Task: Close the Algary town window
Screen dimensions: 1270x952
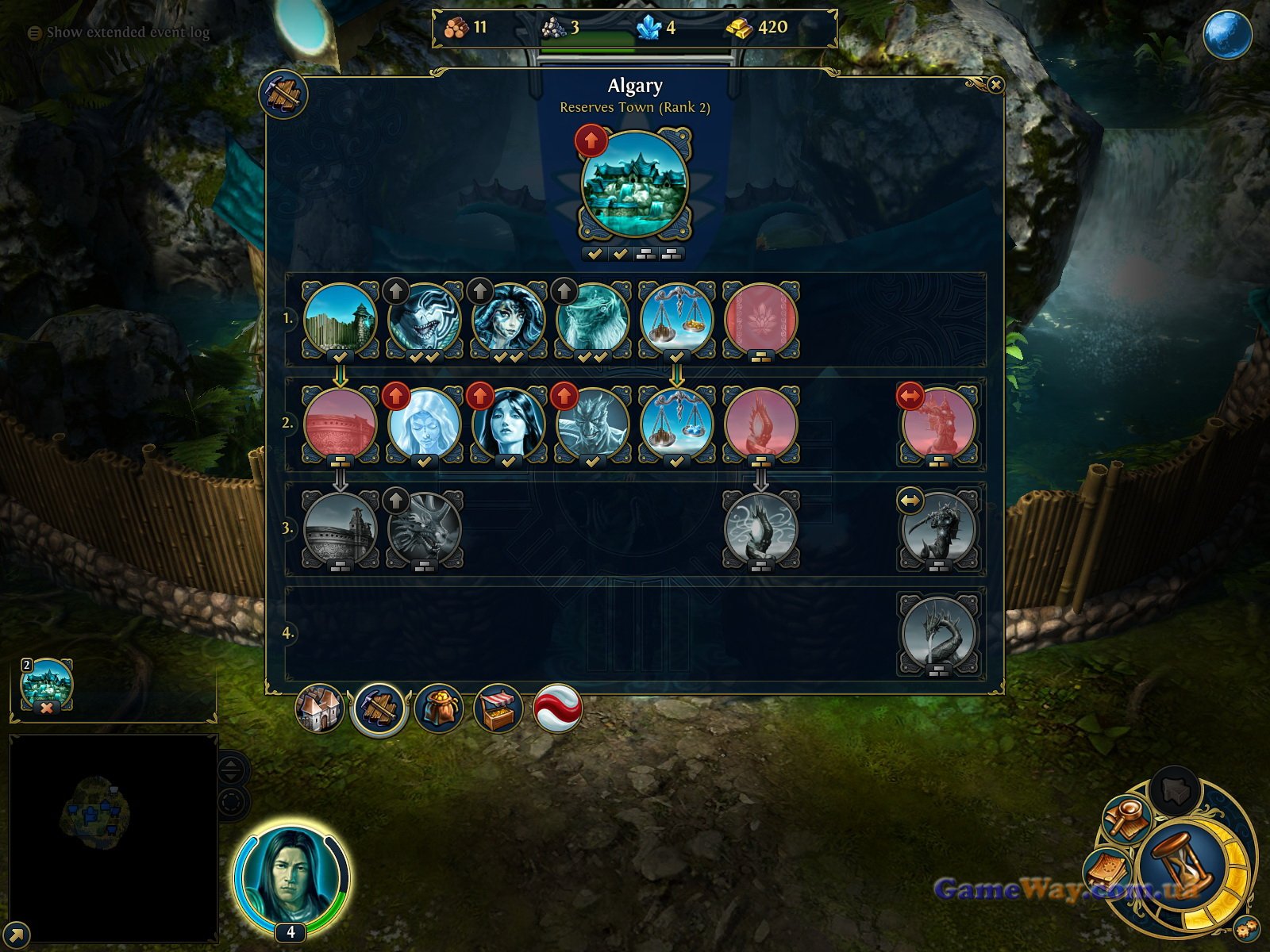Action: coord(995,85)
